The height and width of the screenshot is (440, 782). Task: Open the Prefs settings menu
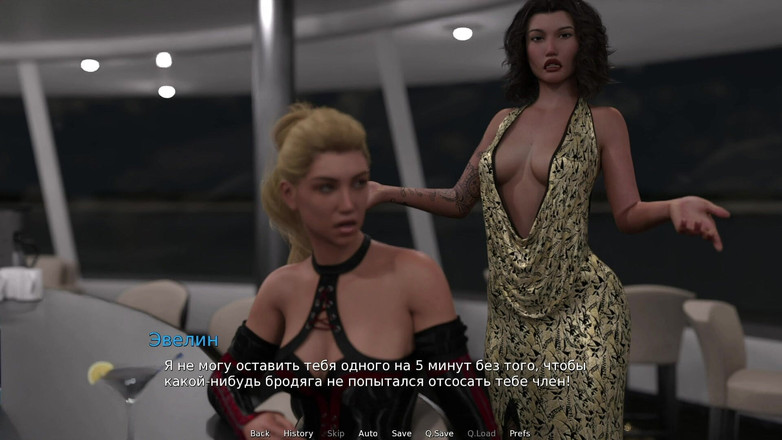520,433
